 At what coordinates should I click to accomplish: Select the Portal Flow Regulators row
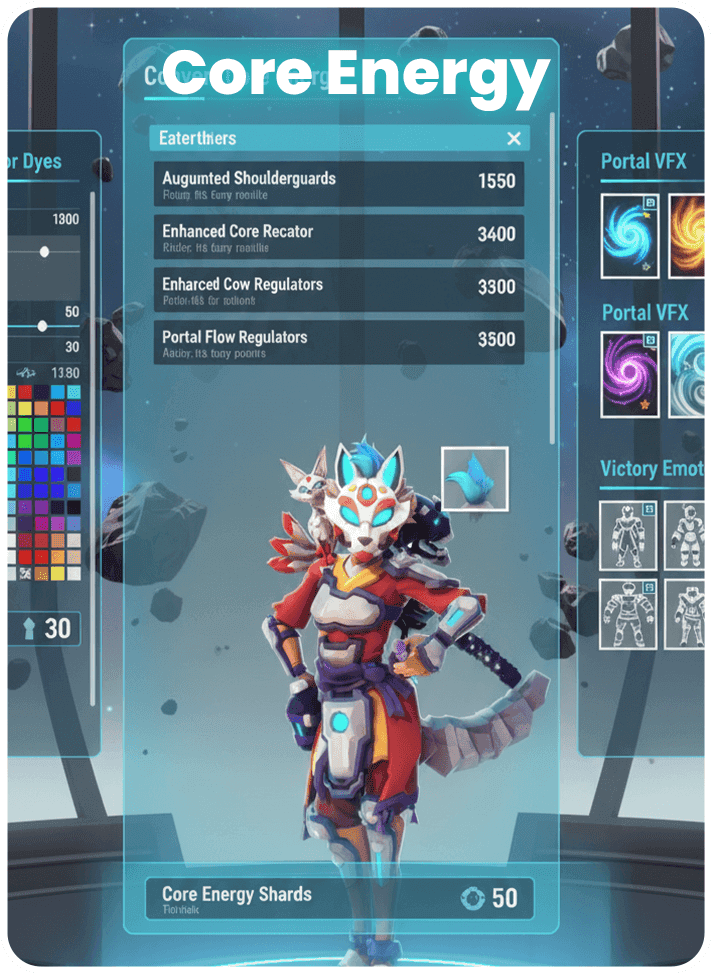coord(339,343)
